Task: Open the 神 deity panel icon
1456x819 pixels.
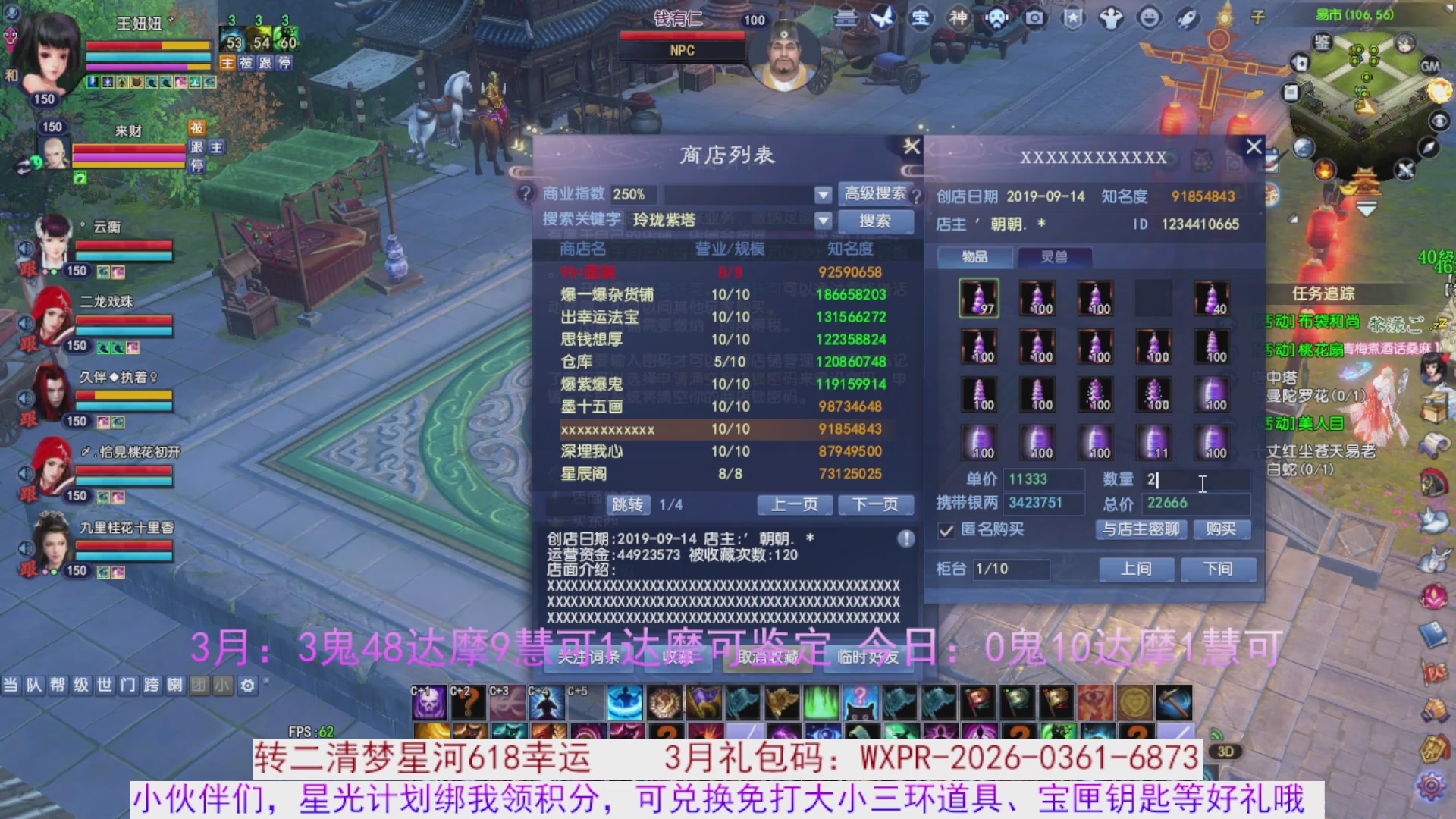Action: (959, 18)
